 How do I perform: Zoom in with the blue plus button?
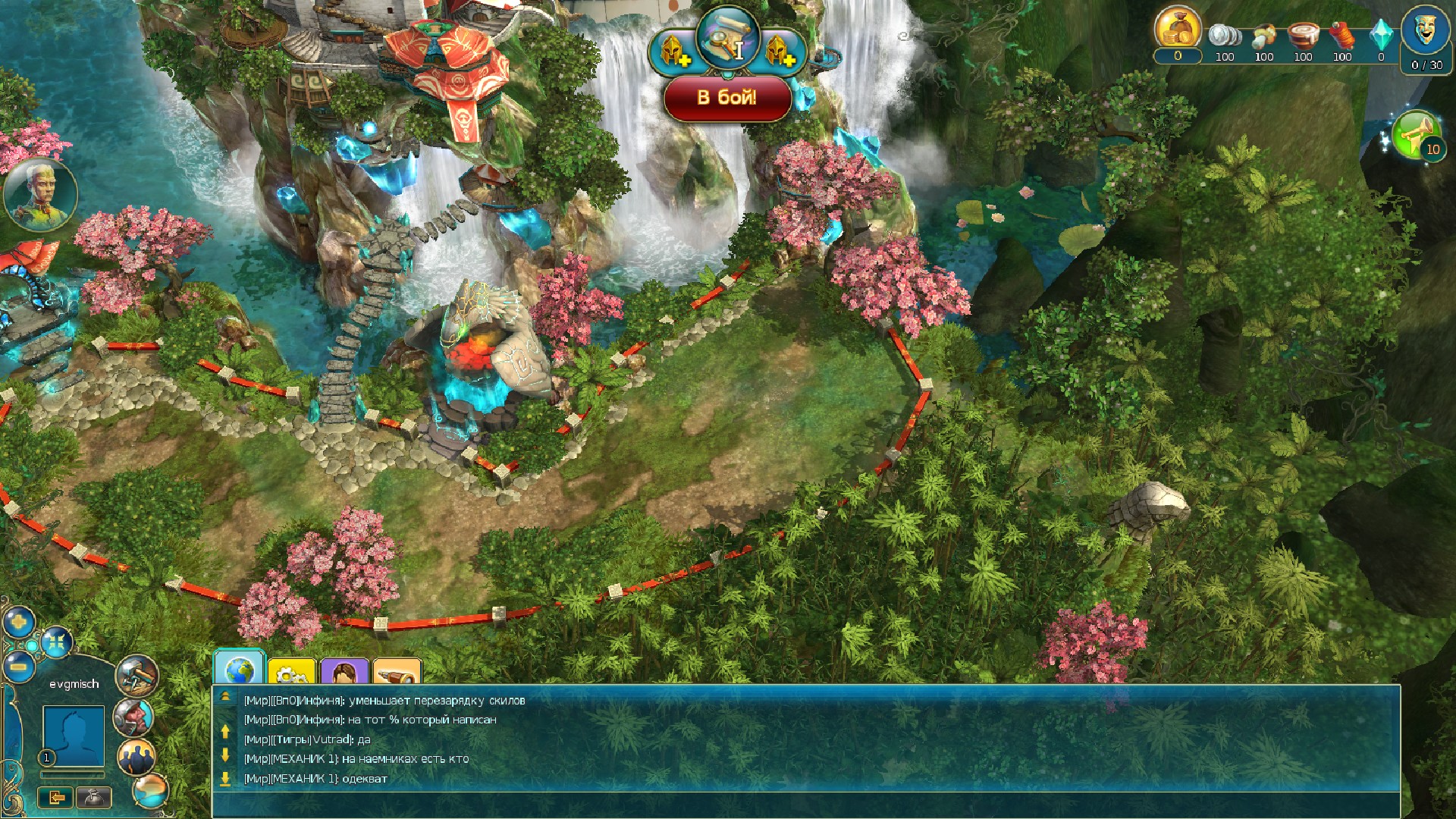coord(18,623)
